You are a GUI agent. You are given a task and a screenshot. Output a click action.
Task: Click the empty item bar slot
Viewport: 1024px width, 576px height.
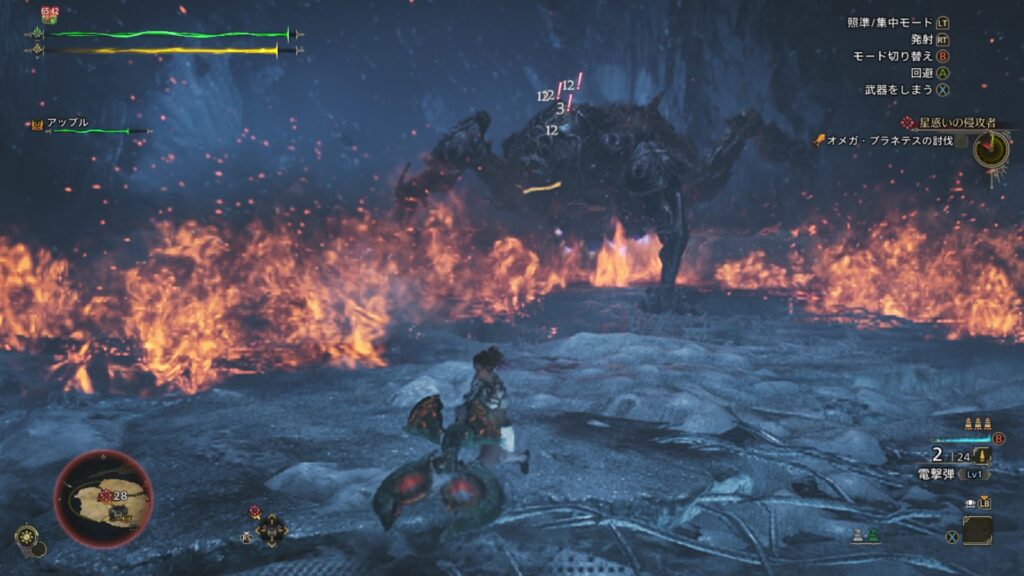(977, 529)
